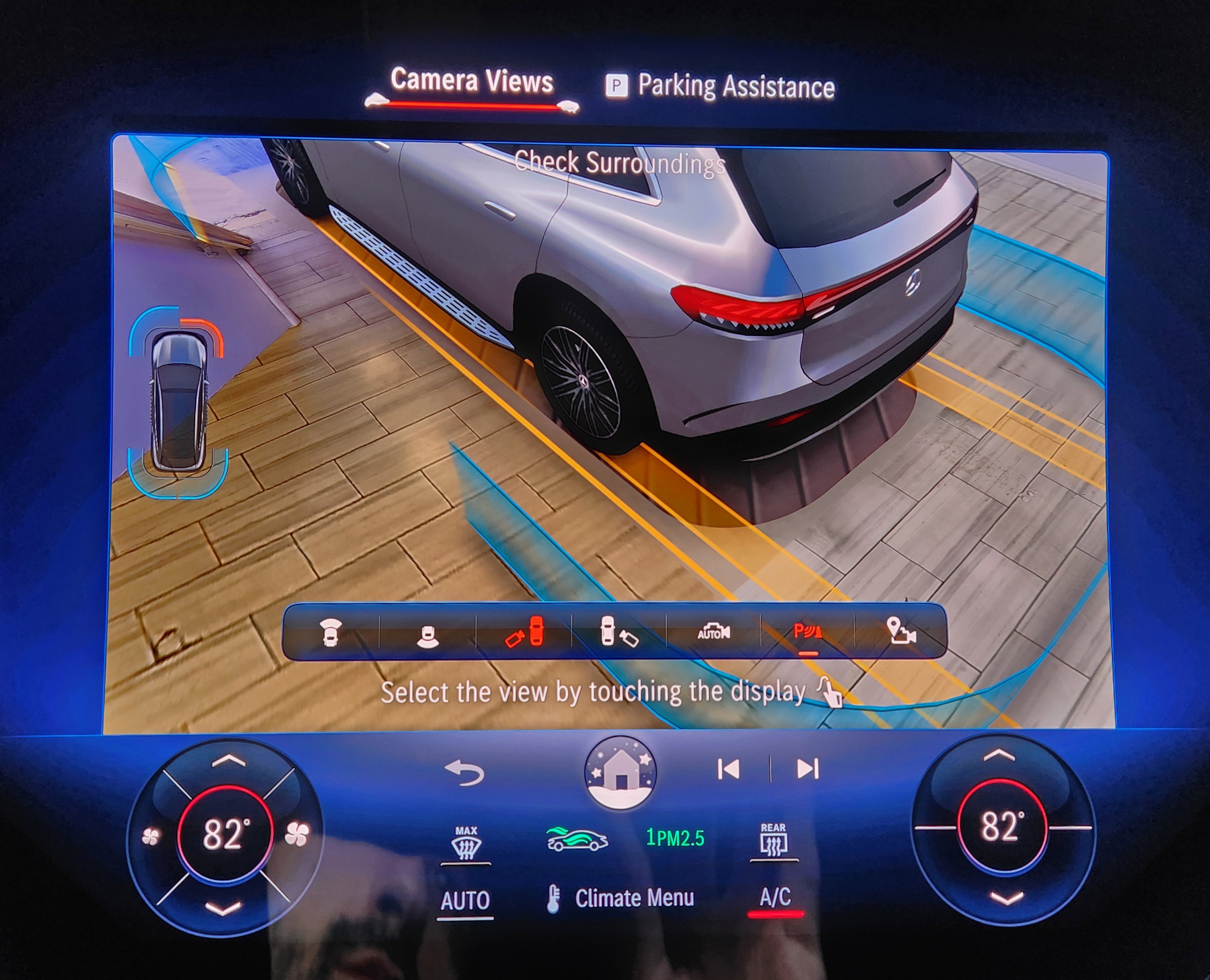Select the Camera Views tab
The image size is (1210, 980).
(472, 81)
